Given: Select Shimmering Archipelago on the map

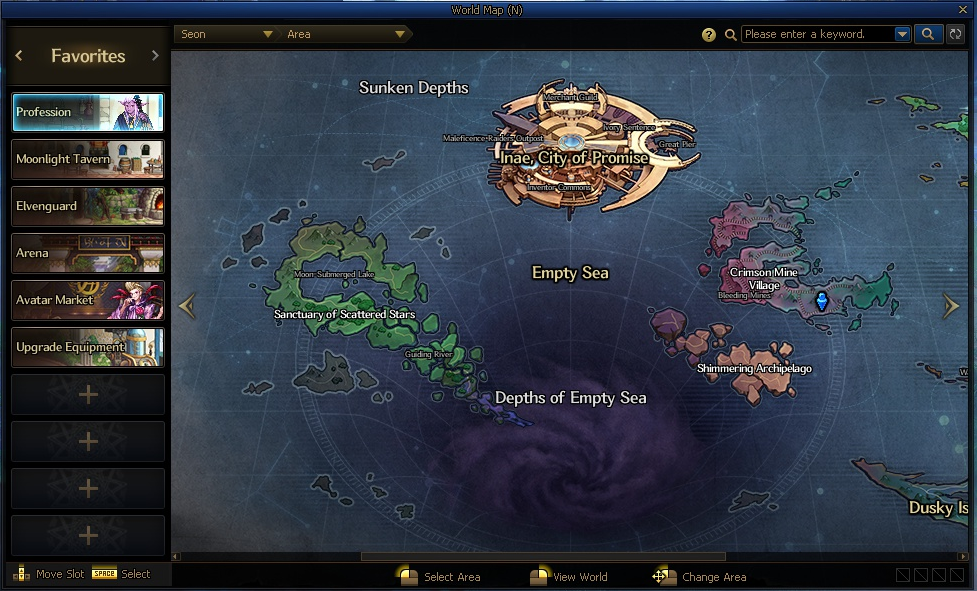Looking at the screenshot, I should pyautogui.click(x=754, y=368).
